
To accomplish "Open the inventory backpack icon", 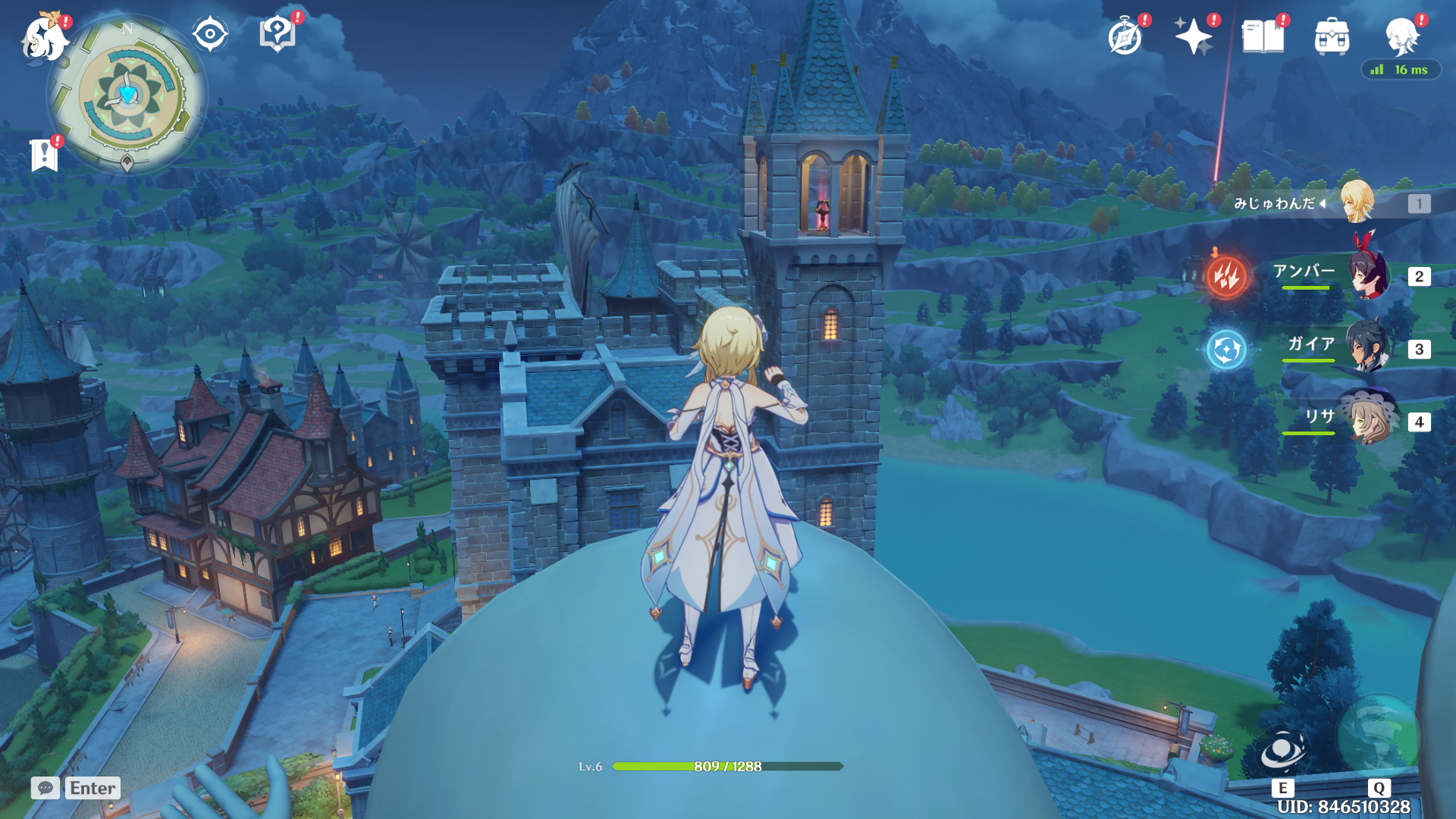I will [1332, 36].
